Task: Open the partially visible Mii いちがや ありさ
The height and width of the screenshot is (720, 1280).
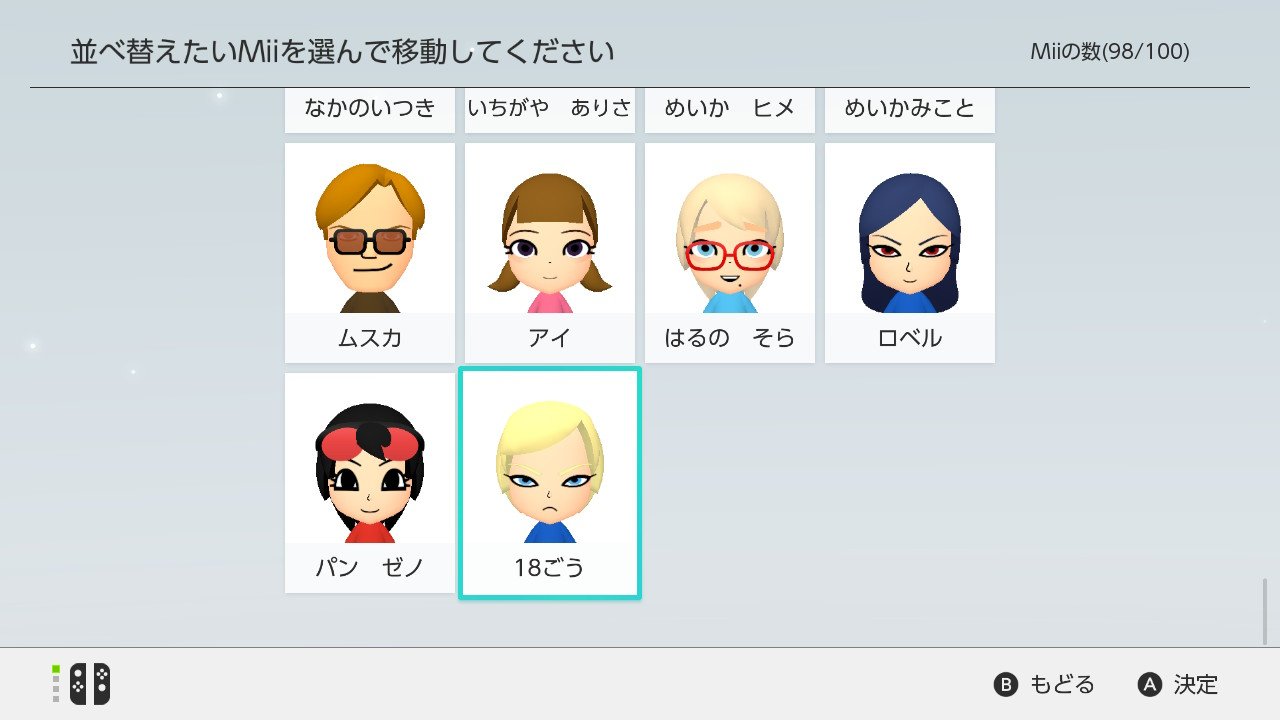Action: pyautogui.click(x=549, y=109)
